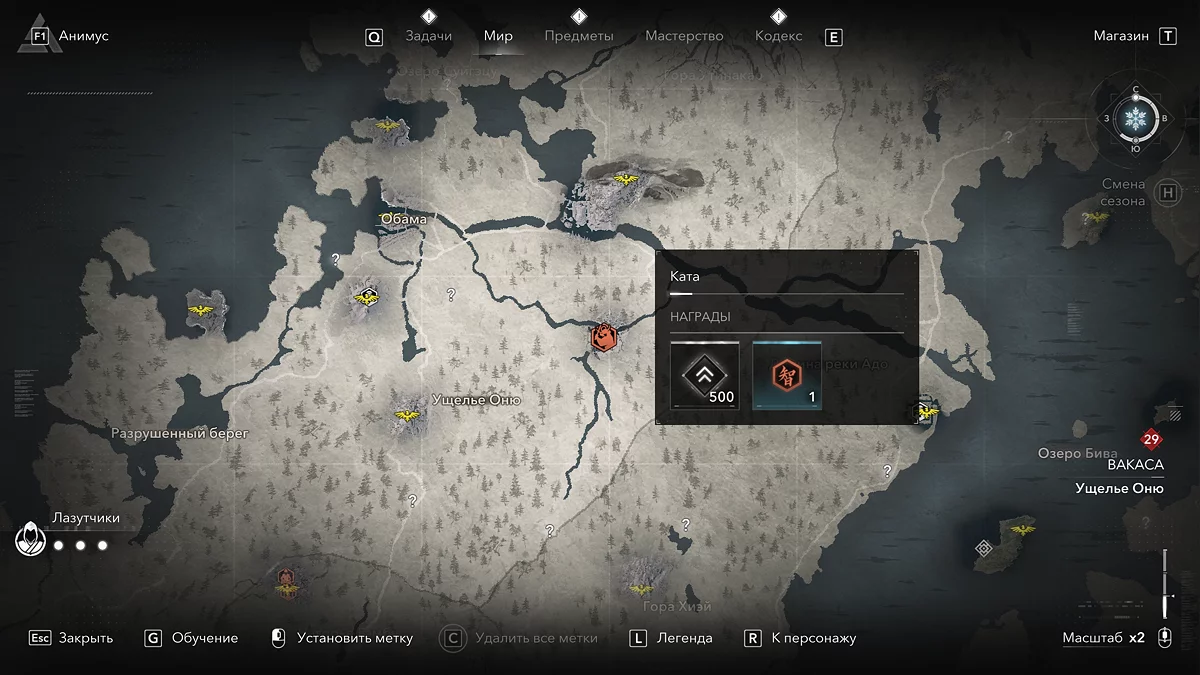Viewport: 1200px width, 675px height.
Task: Select the red Ката marker on map
Action: click(603, 338)
